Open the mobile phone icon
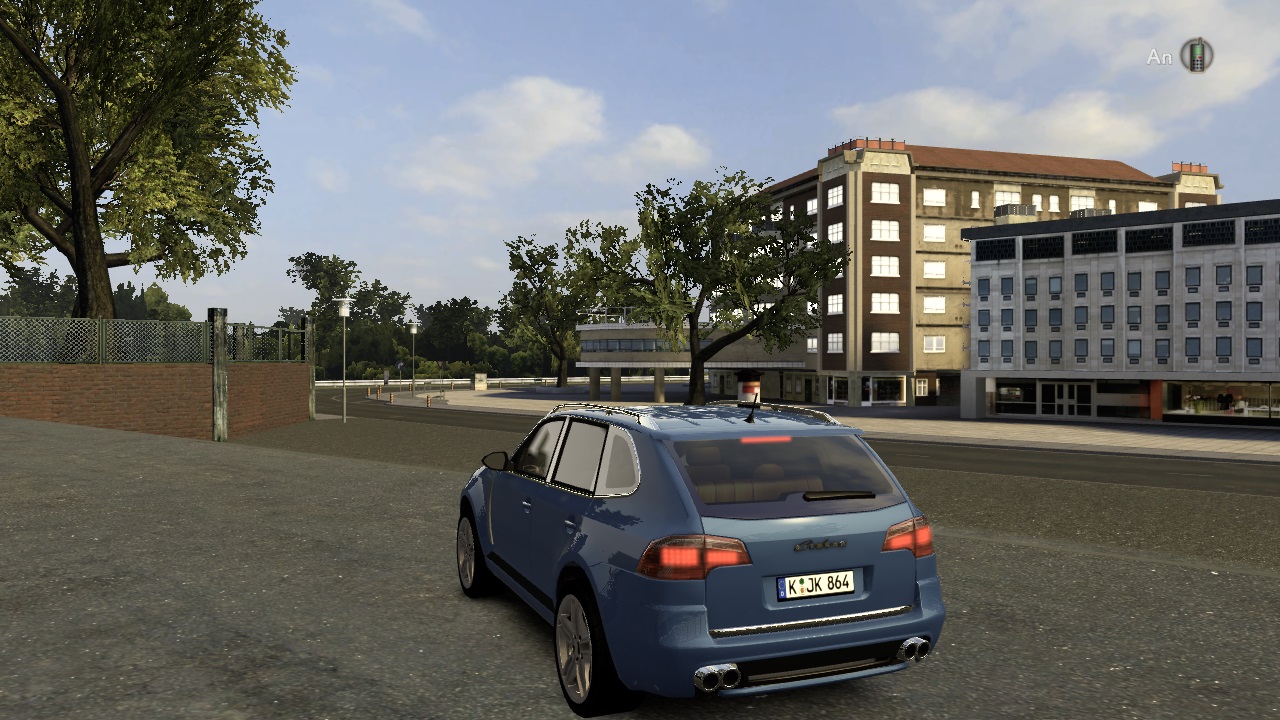This screenshot has width=1280, height=720. pyautogui.click(x=1196, y=55)
